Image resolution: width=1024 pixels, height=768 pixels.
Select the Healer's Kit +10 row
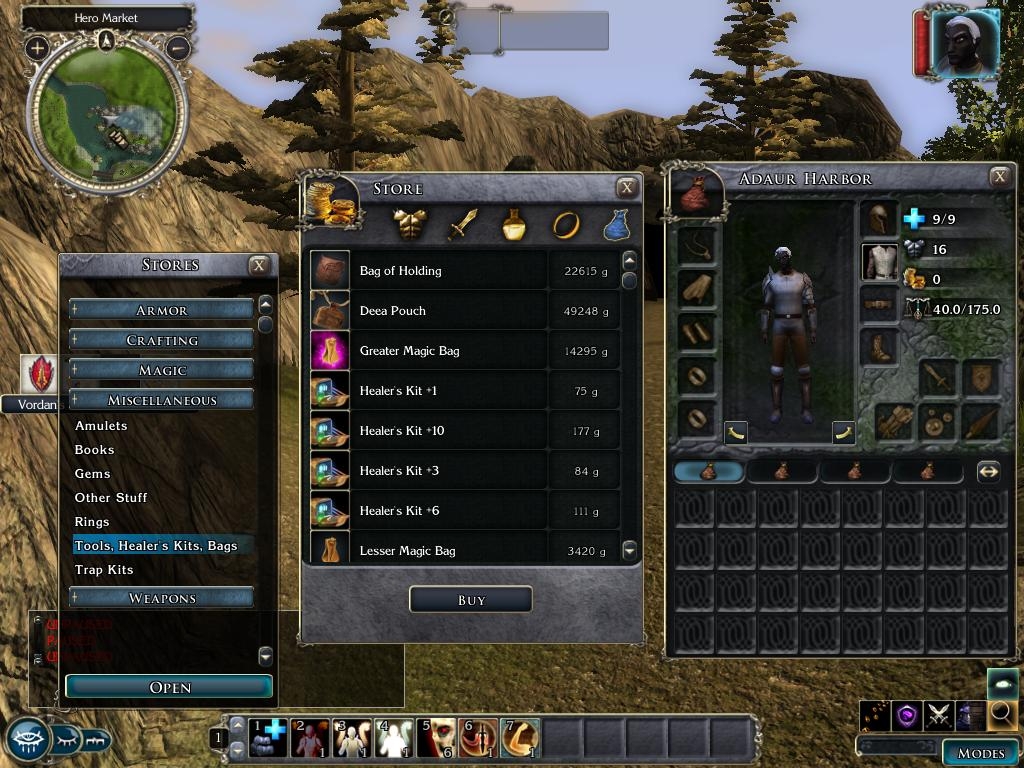click(402, 431)
